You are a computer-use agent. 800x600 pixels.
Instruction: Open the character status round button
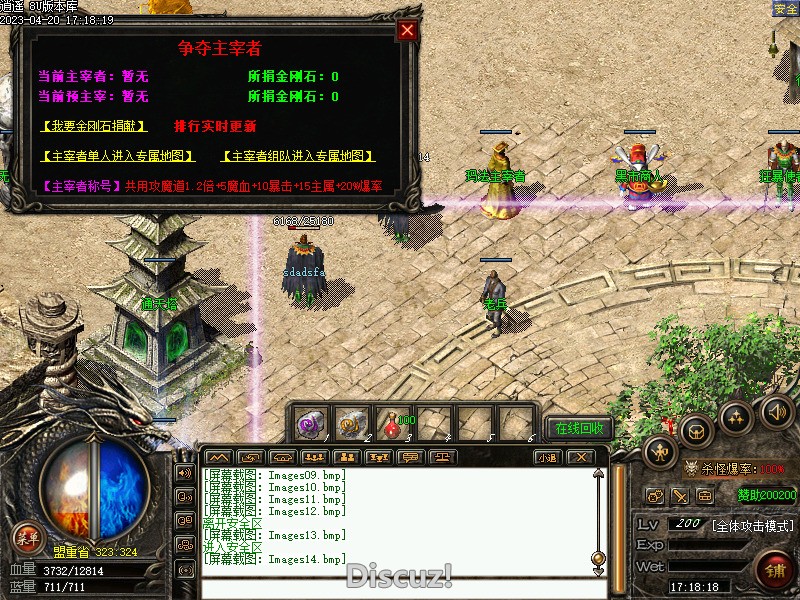(x=660, y=452)
